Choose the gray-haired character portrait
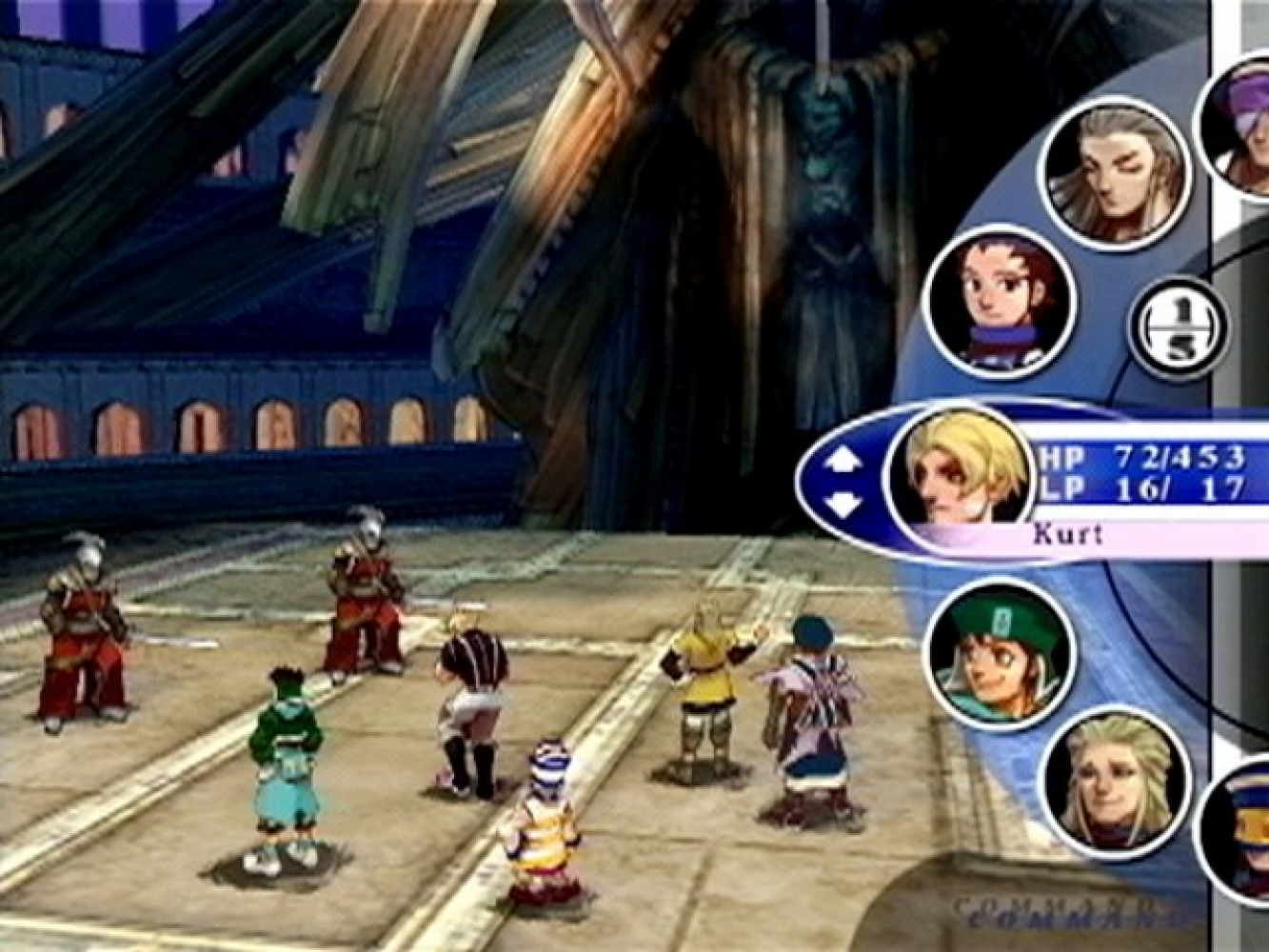The image size is (1269, 952). [1115, 172]
